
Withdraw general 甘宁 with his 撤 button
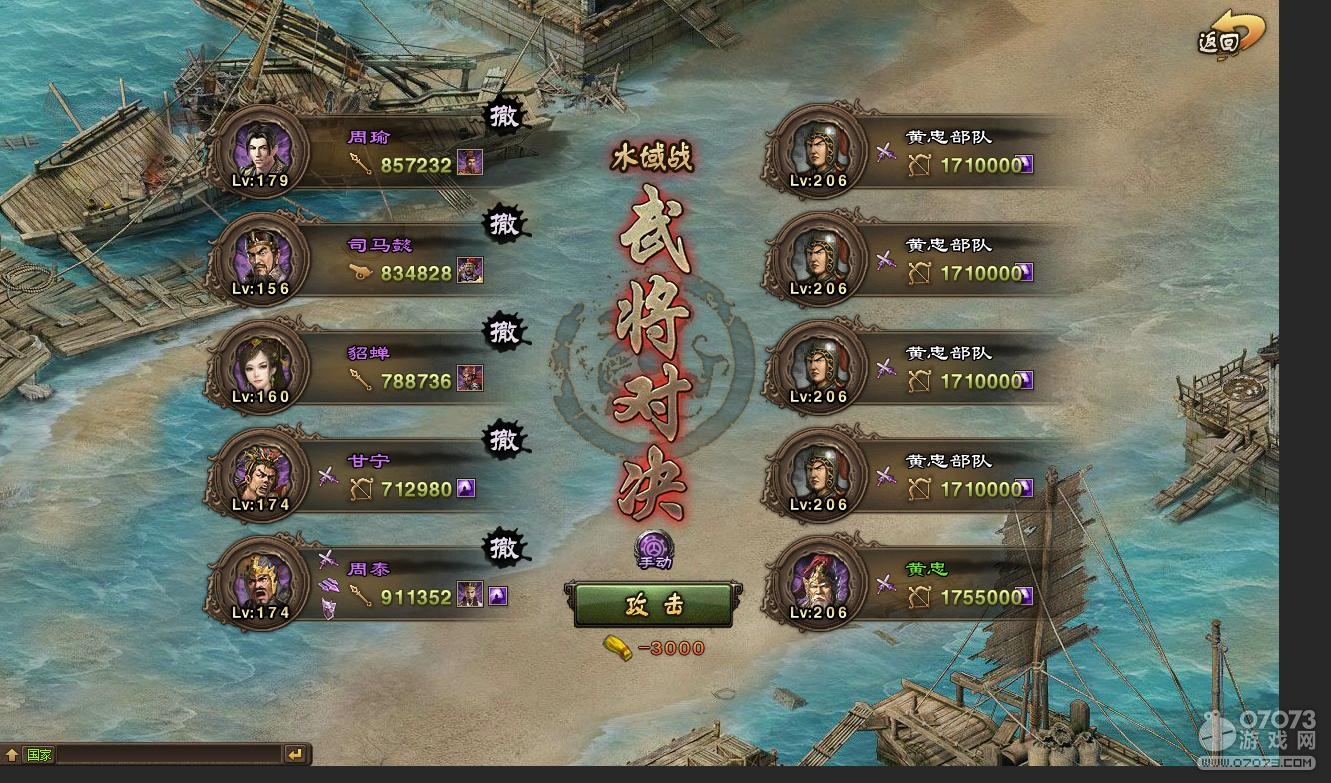click(x=505, y=440)
